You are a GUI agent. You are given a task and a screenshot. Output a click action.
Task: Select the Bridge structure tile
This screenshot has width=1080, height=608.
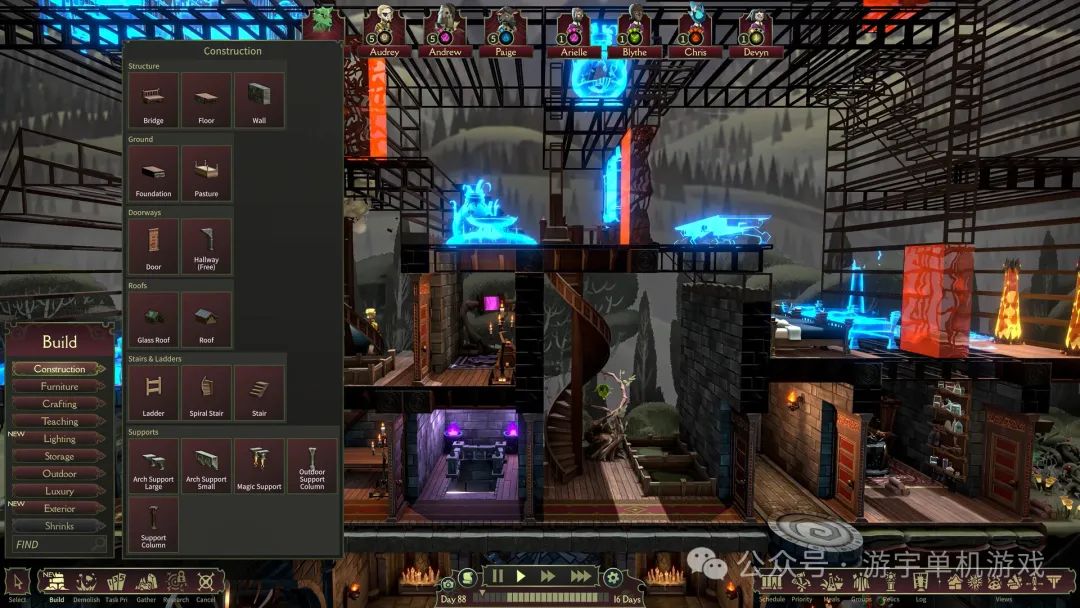(153, 100)
